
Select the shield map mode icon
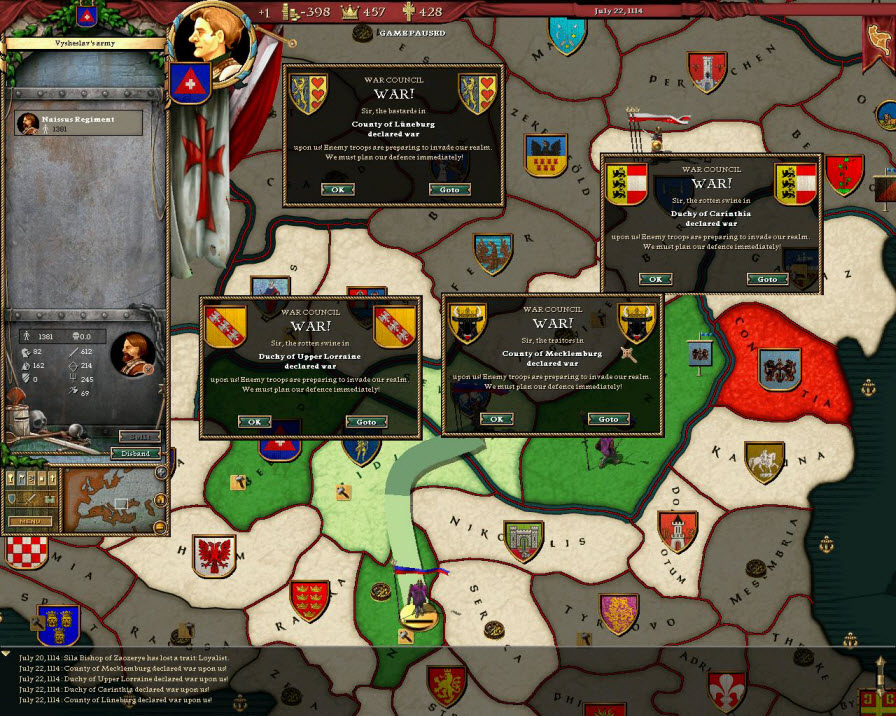tap(14, 499)
